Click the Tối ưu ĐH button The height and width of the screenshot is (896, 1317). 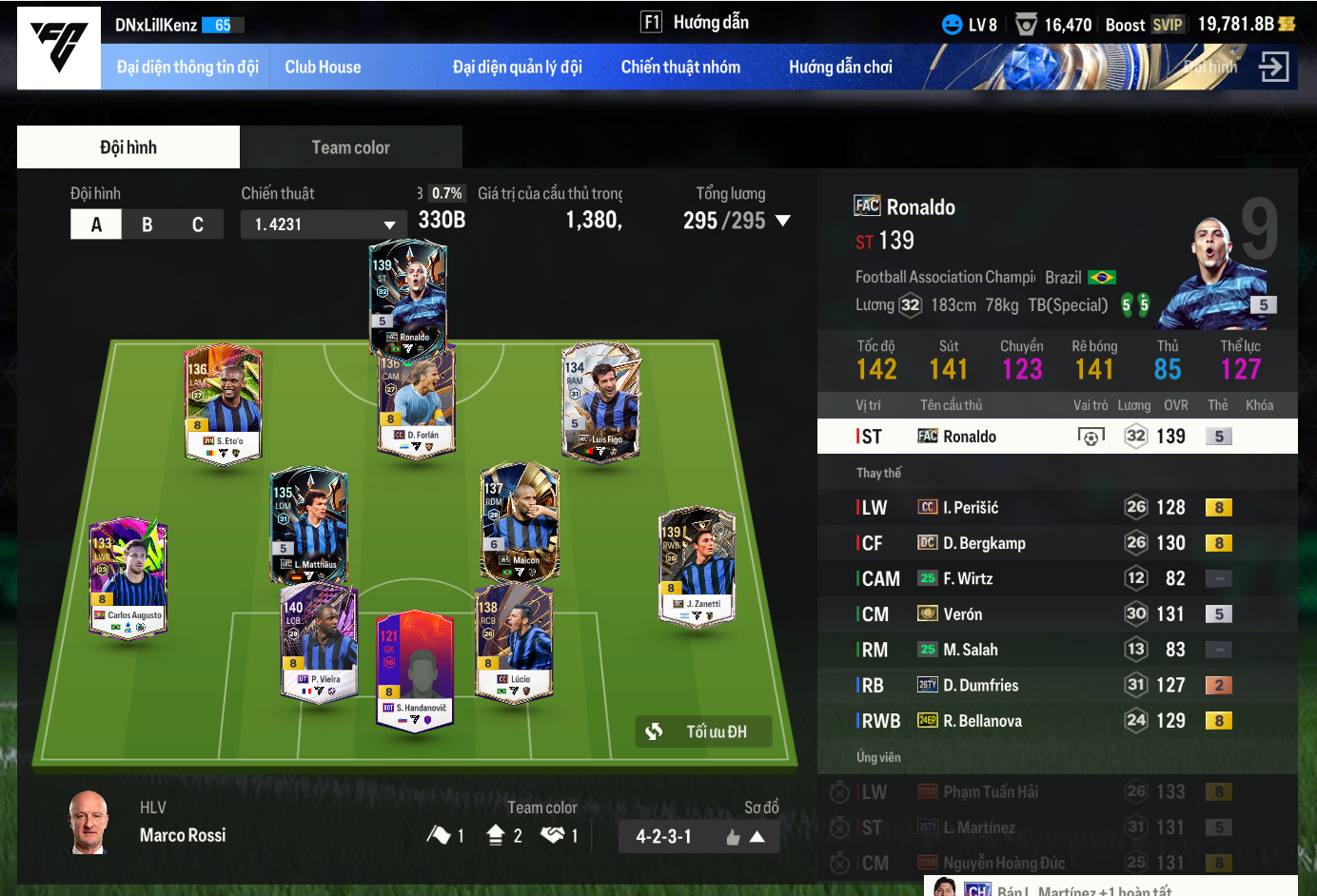[x=702, y=731]
